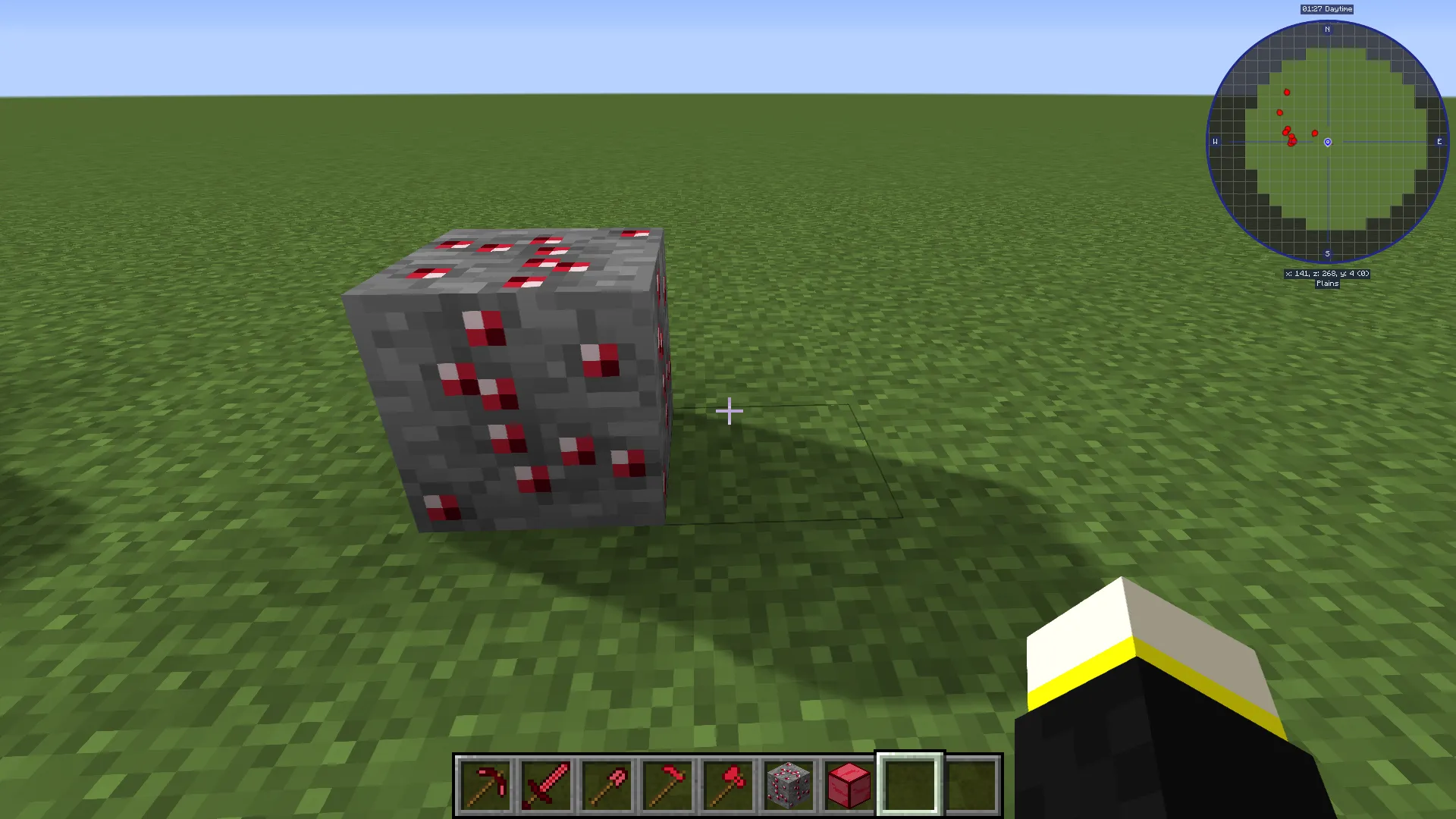This screenshot has width=1456, height=819.
Task: Click the currently selected empty hotbar slot
Action: (910, 783)
